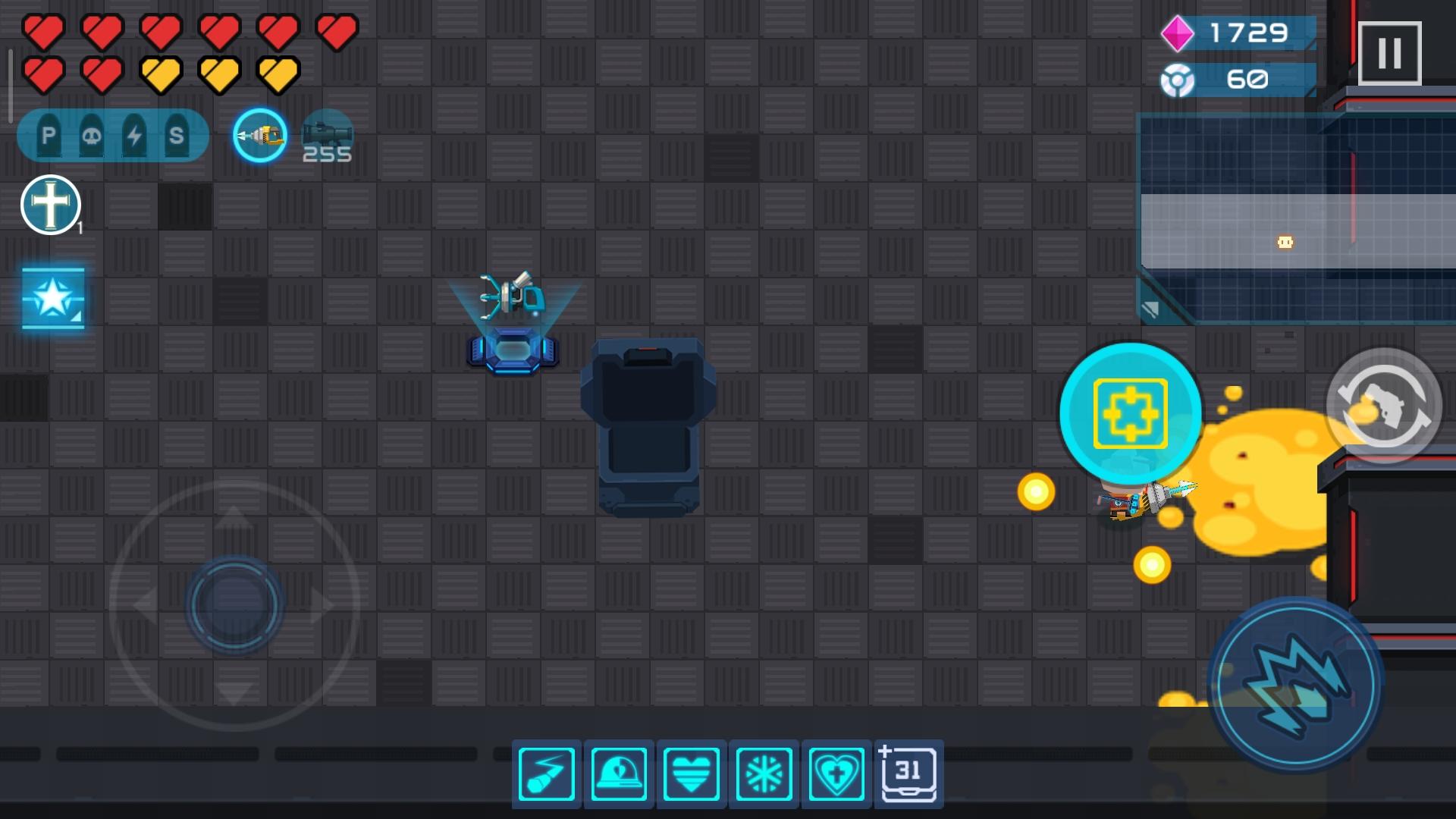Choose the lightning bullet ammo type

pos(135,135)
